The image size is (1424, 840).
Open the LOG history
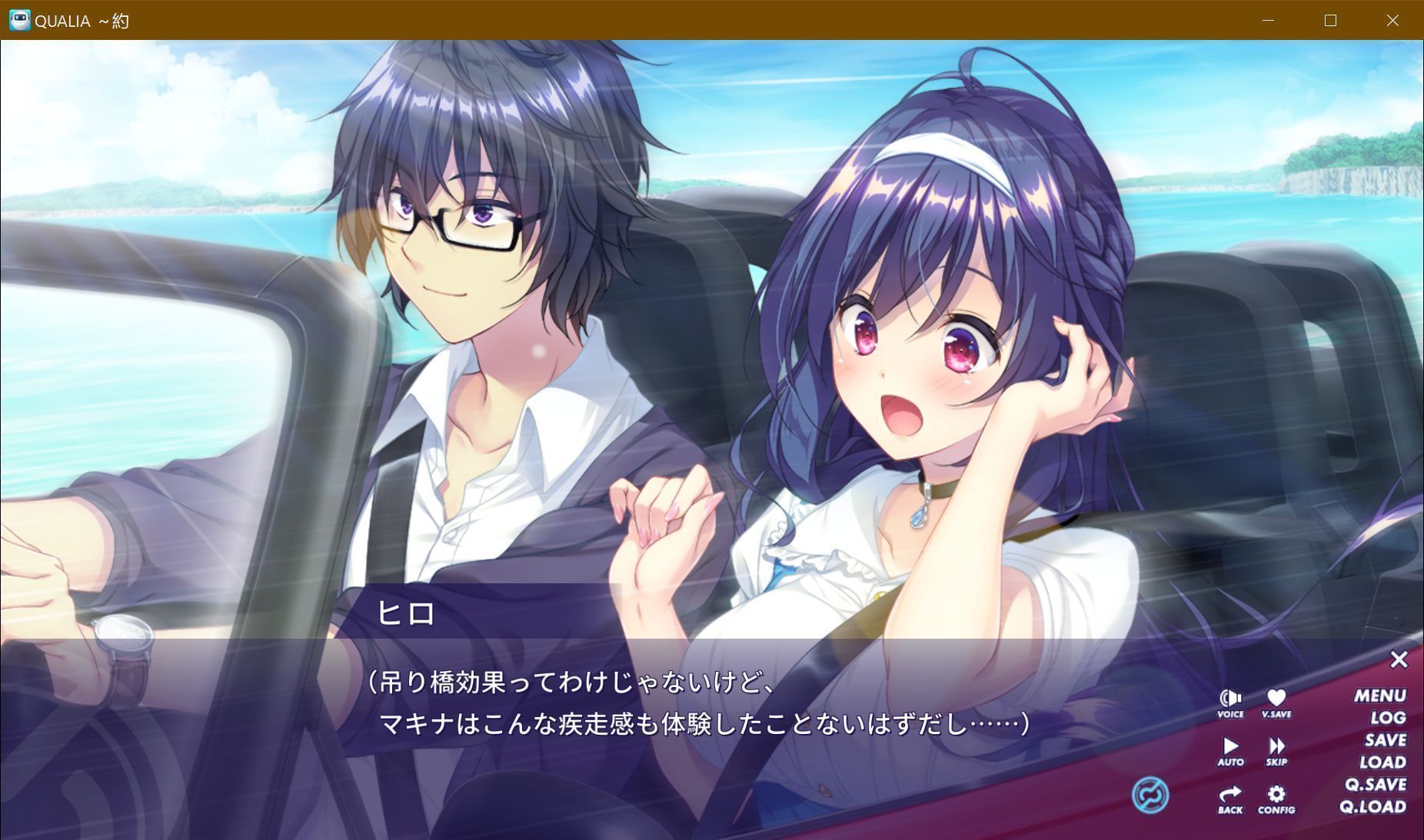pyautogui.click(x=1389, y=717)
